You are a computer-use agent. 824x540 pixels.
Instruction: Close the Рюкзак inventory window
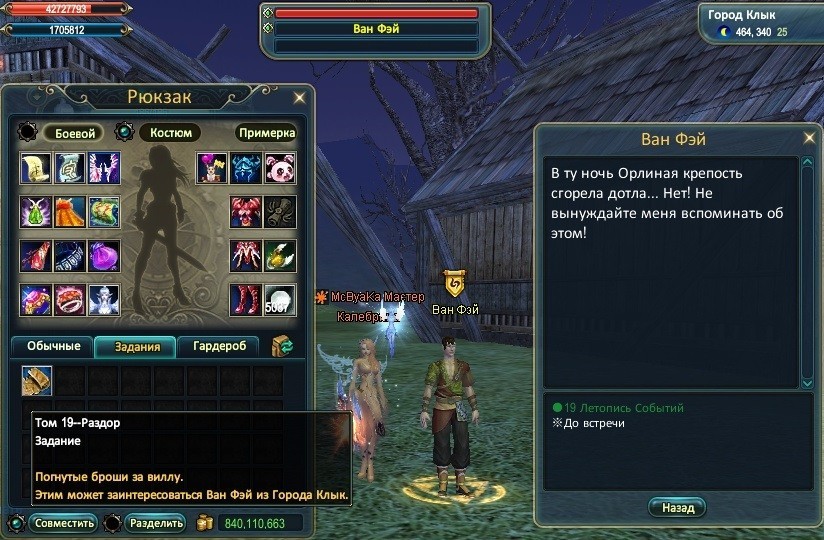coord(299,98)
